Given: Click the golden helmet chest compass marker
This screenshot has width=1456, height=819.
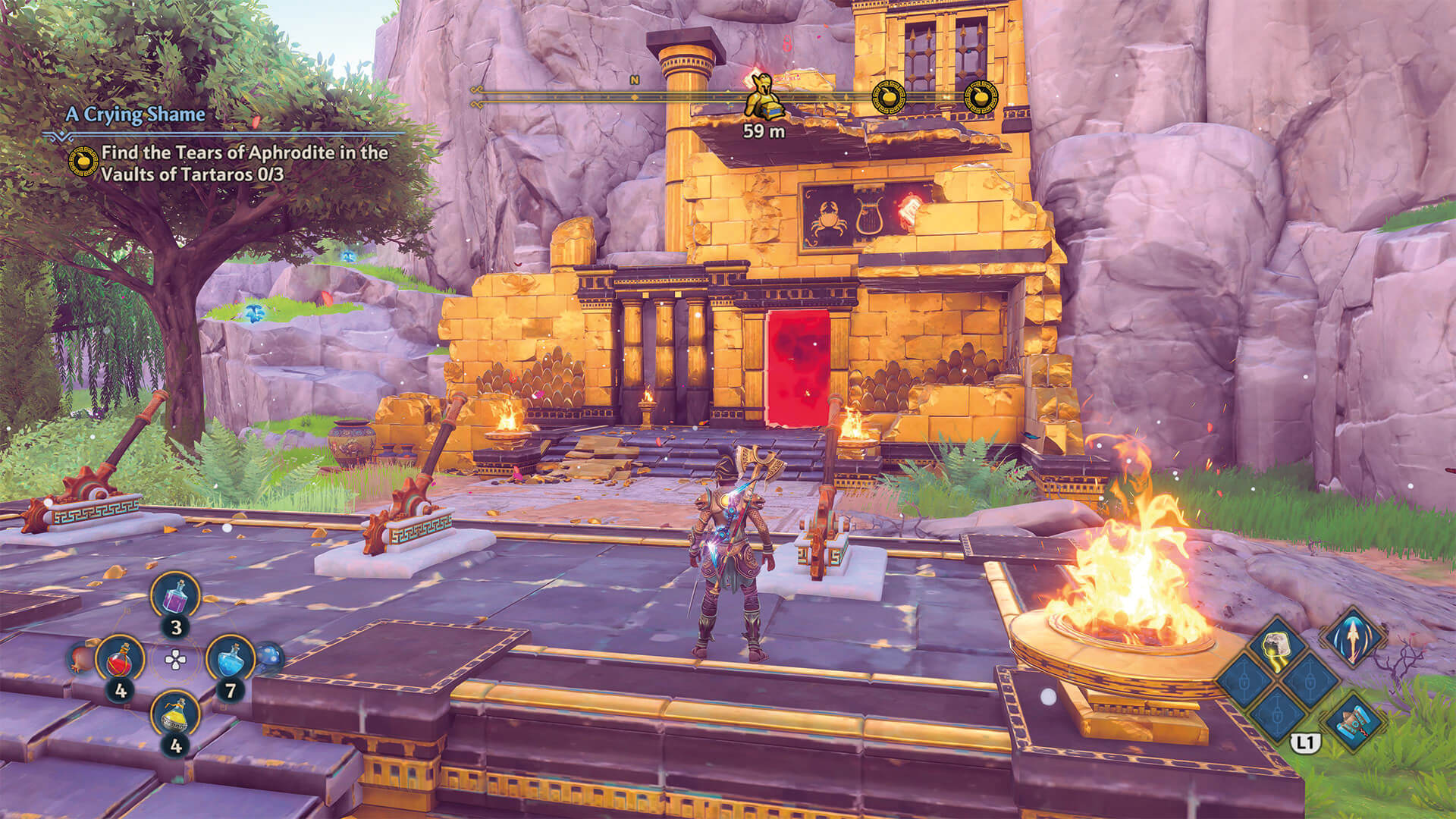Looking at the screenshot, I should pos(761,97).
